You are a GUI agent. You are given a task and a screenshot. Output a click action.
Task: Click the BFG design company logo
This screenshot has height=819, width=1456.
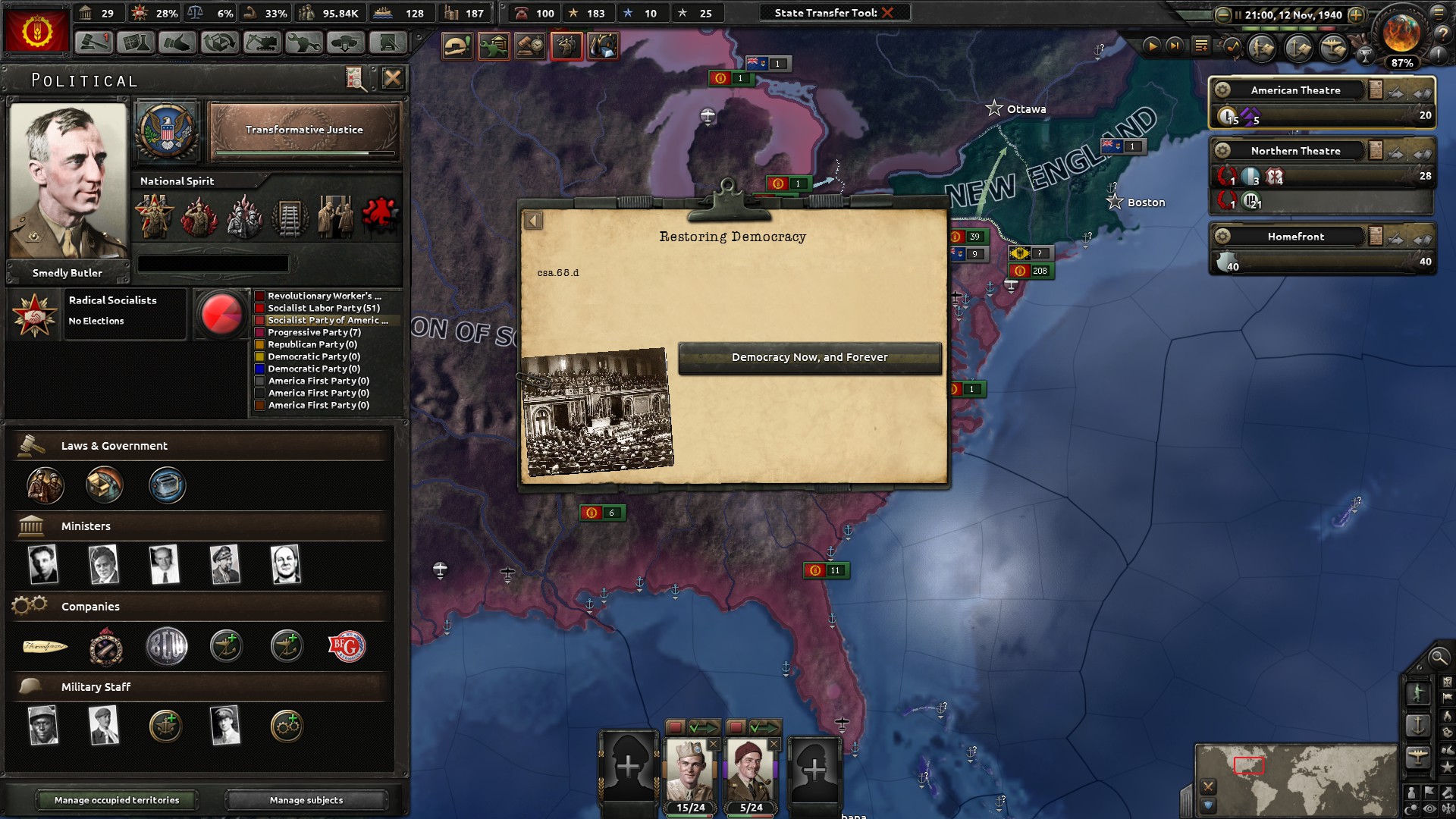pos(347,646)
